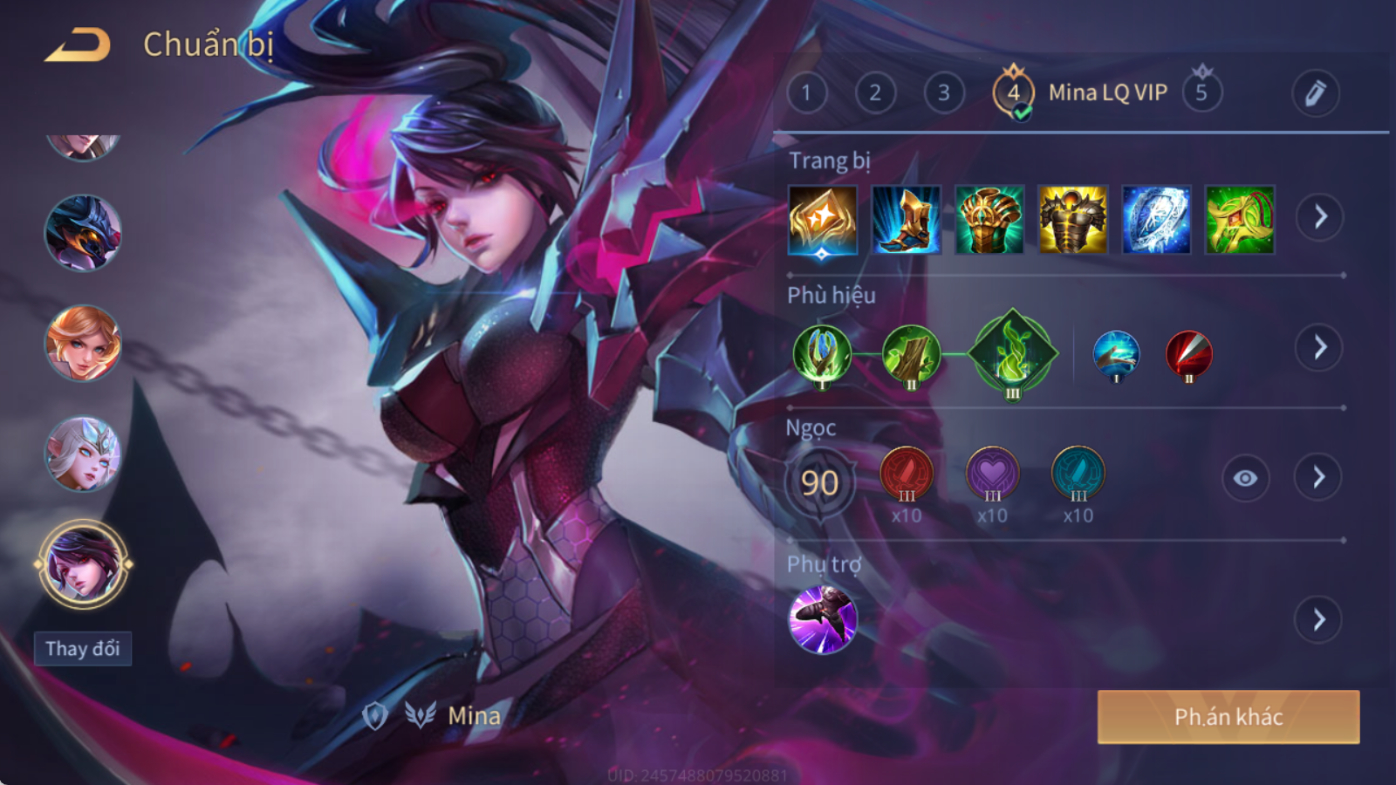The width and height of the screenshot is (1396, 785).
Task: Go back using the return arrow
Action: (x=77, y=45)
